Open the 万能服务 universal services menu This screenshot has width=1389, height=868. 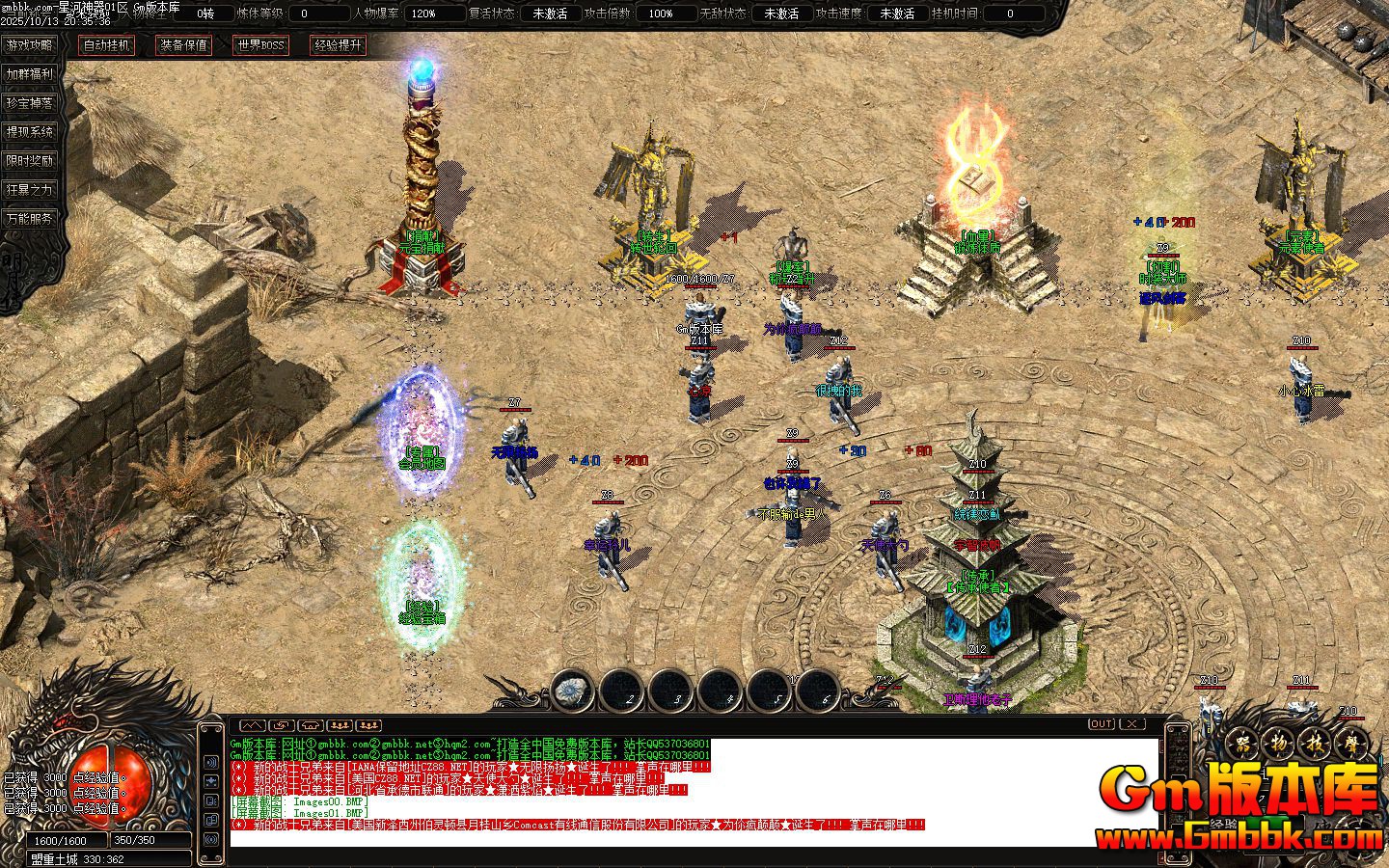point(29,219)
